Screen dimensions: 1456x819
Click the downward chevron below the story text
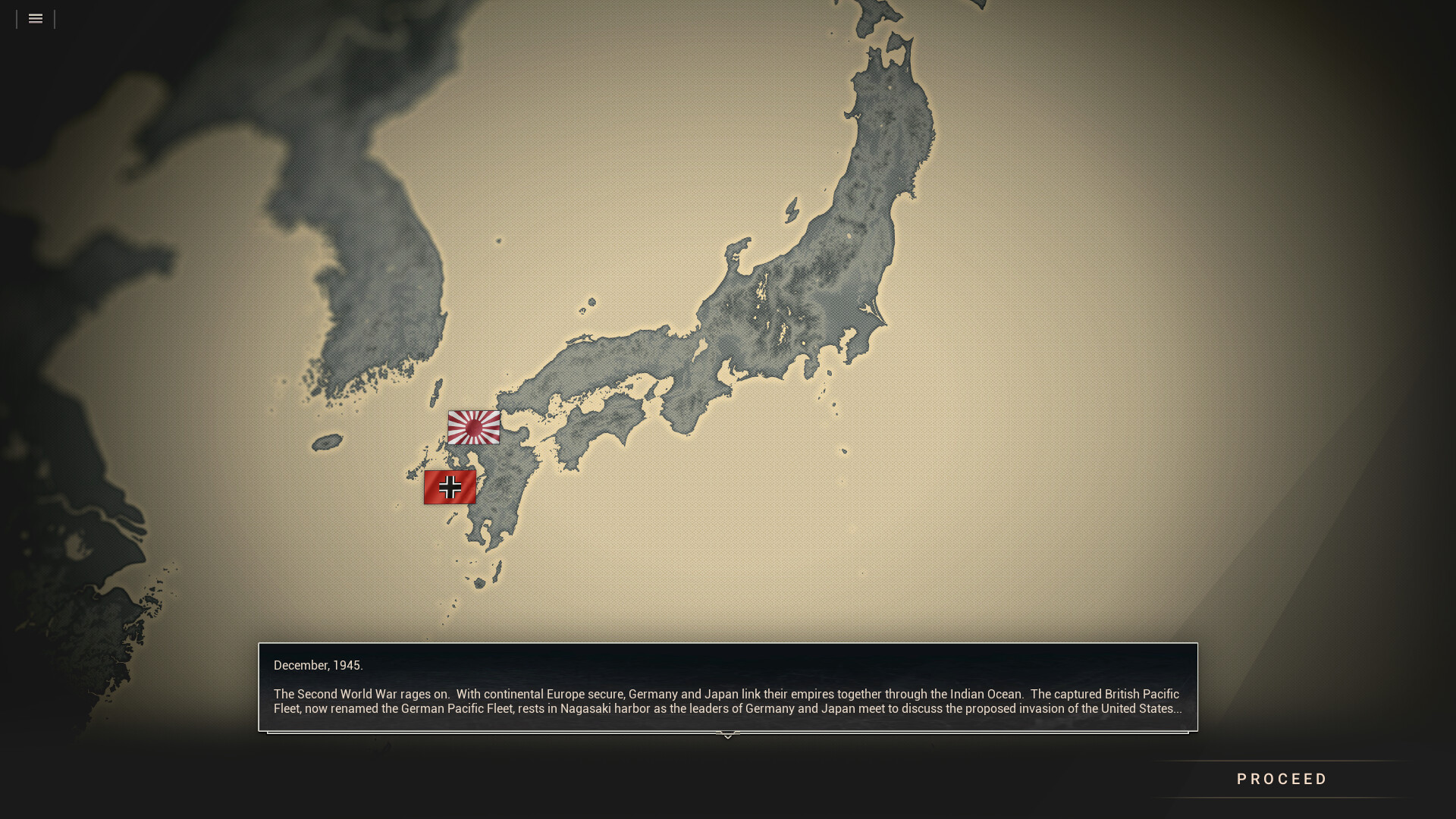[x=727, y=734]
